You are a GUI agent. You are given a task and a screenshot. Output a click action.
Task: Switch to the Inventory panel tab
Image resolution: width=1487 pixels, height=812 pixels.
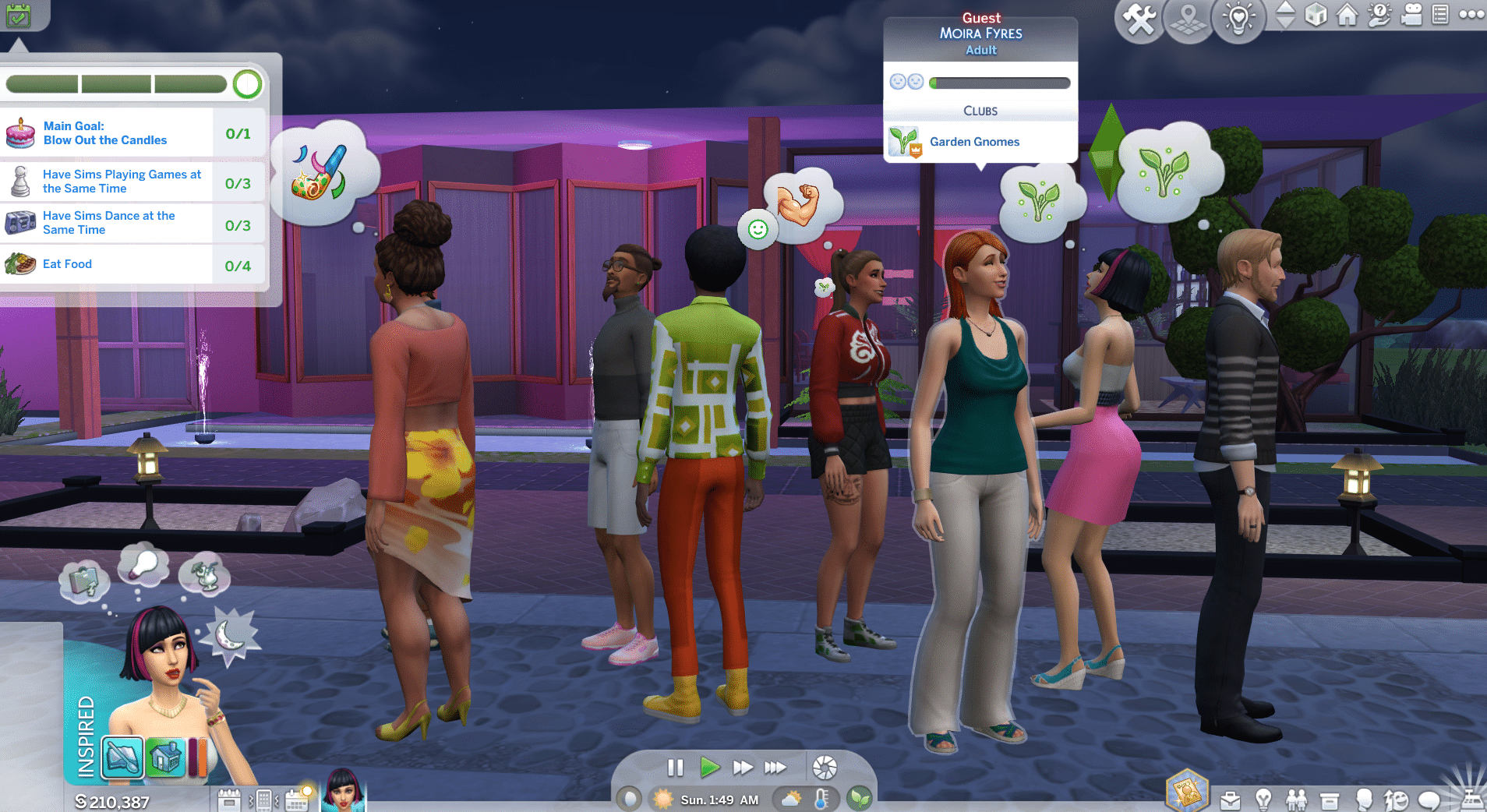(x=1329, y=800)
